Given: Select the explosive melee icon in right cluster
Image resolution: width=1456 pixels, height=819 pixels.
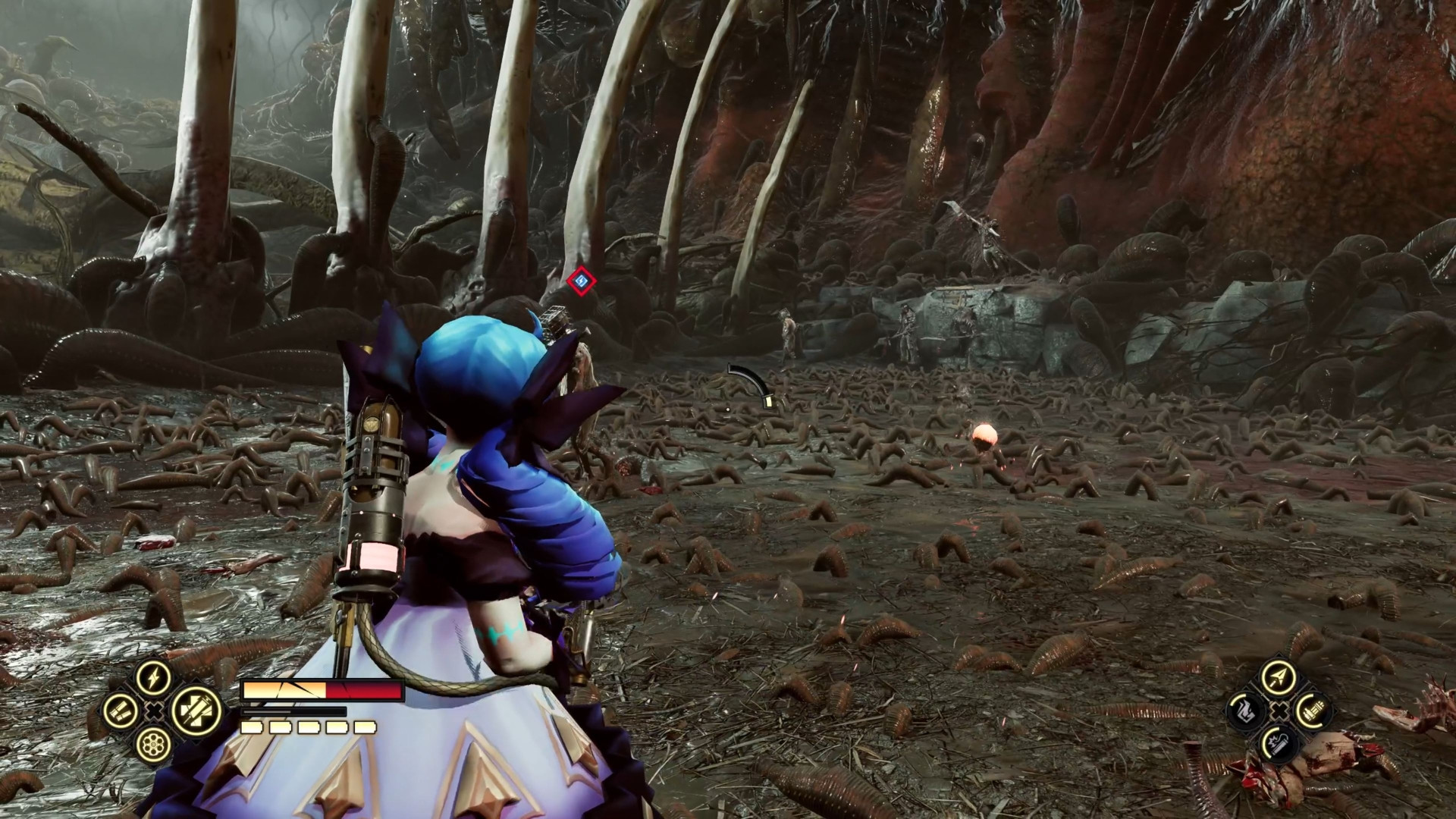Looking at the screenshot, I should pyautogui.click(x=1278, y=745).
